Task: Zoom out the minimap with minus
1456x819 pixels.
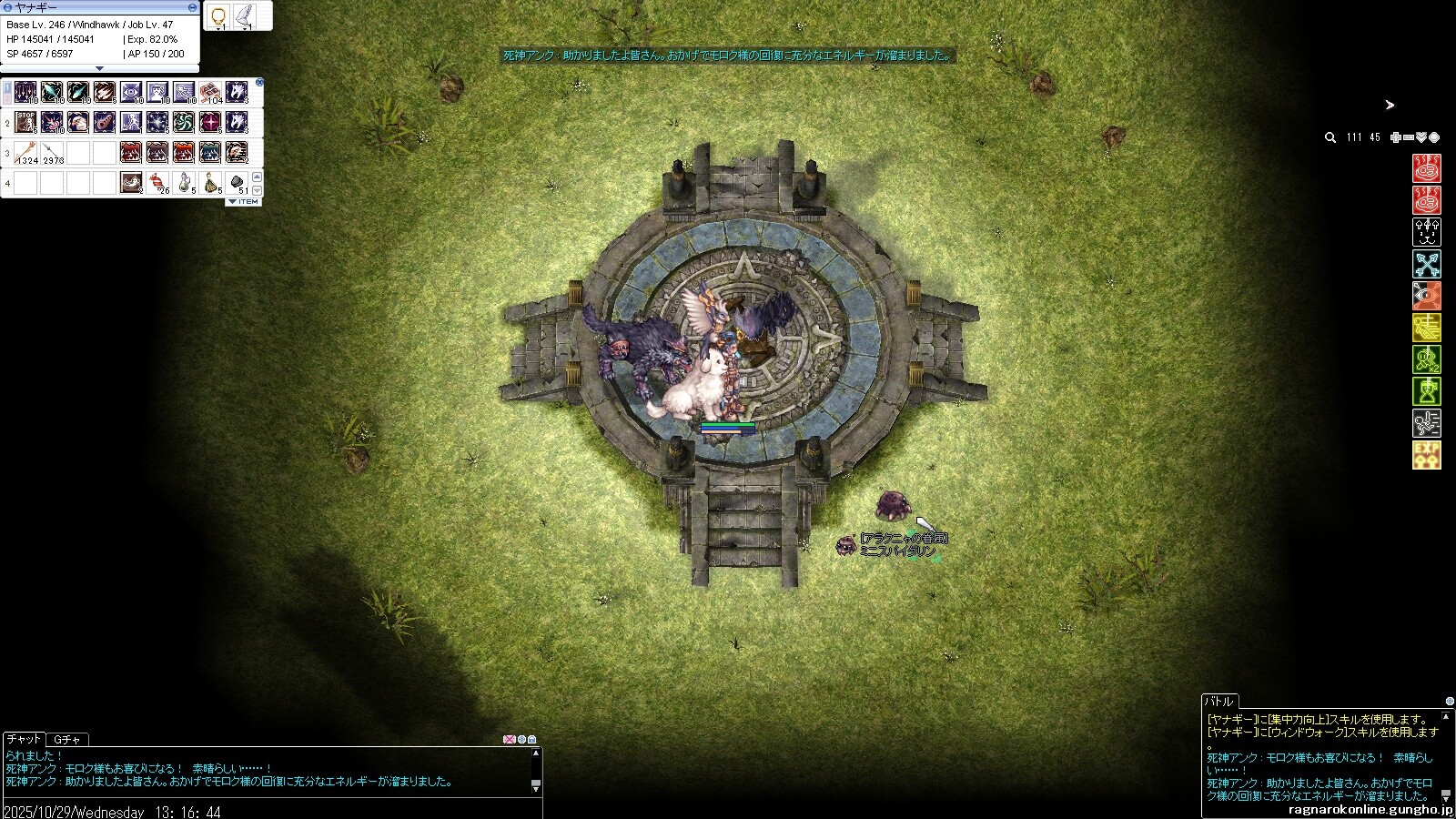Action: click(x=1409, y=137)
